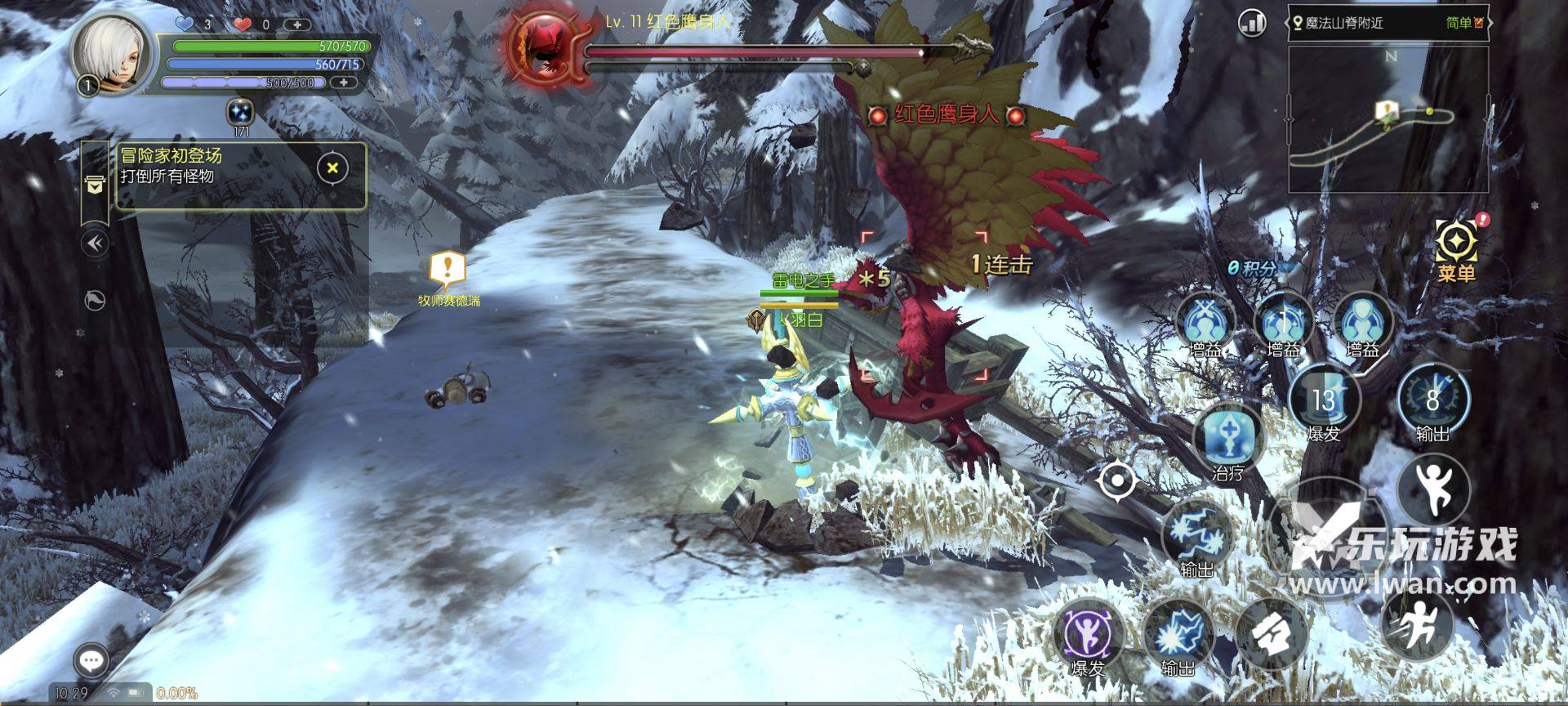The width and height of the screenshot is (1568, 706).
Task: Select the 爆发 skill showing cooldown 13
Action: [1324, 400]
